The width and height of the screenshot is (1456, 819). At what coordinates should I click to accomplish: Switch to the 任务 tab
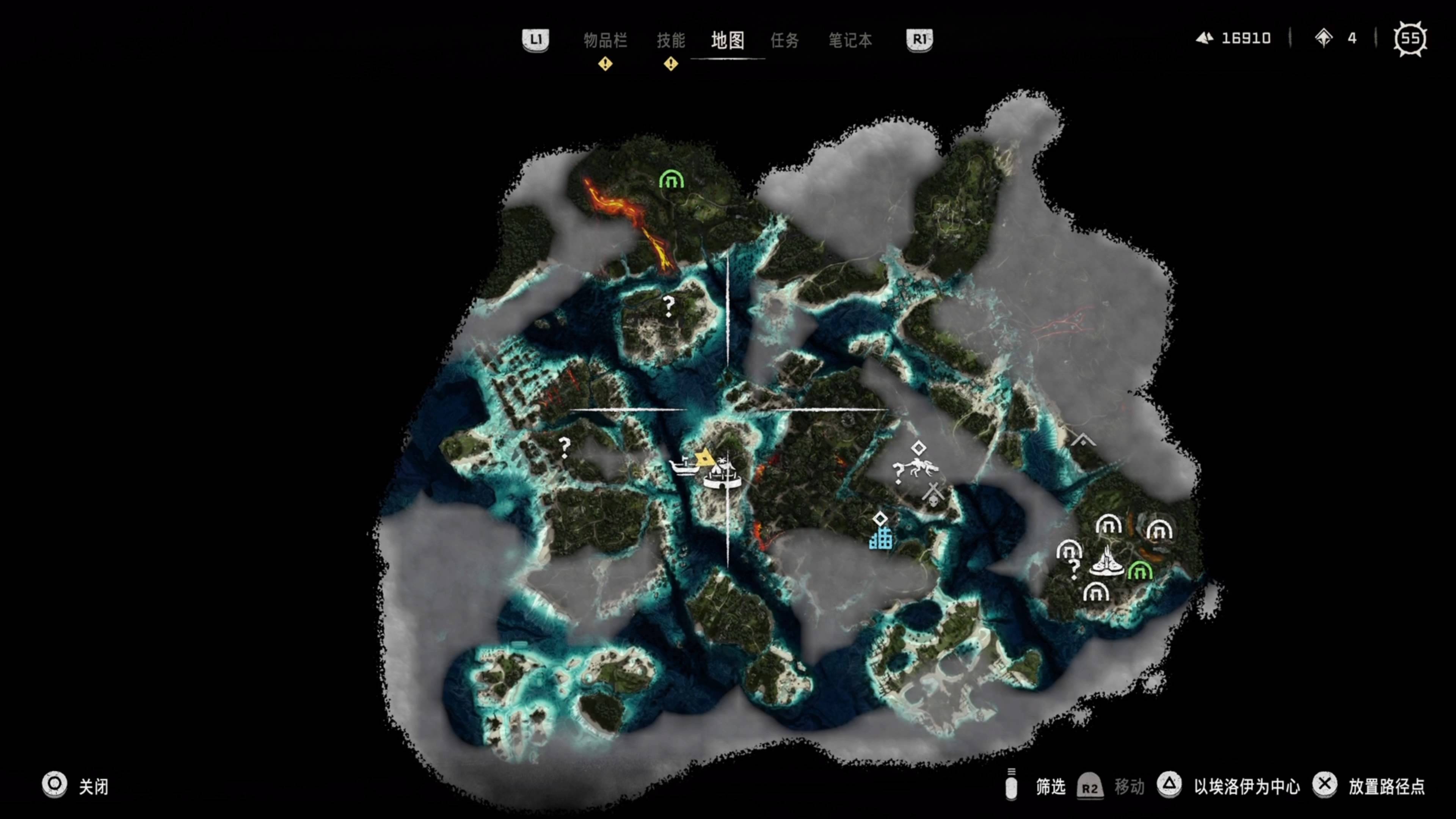pos(784,41)
